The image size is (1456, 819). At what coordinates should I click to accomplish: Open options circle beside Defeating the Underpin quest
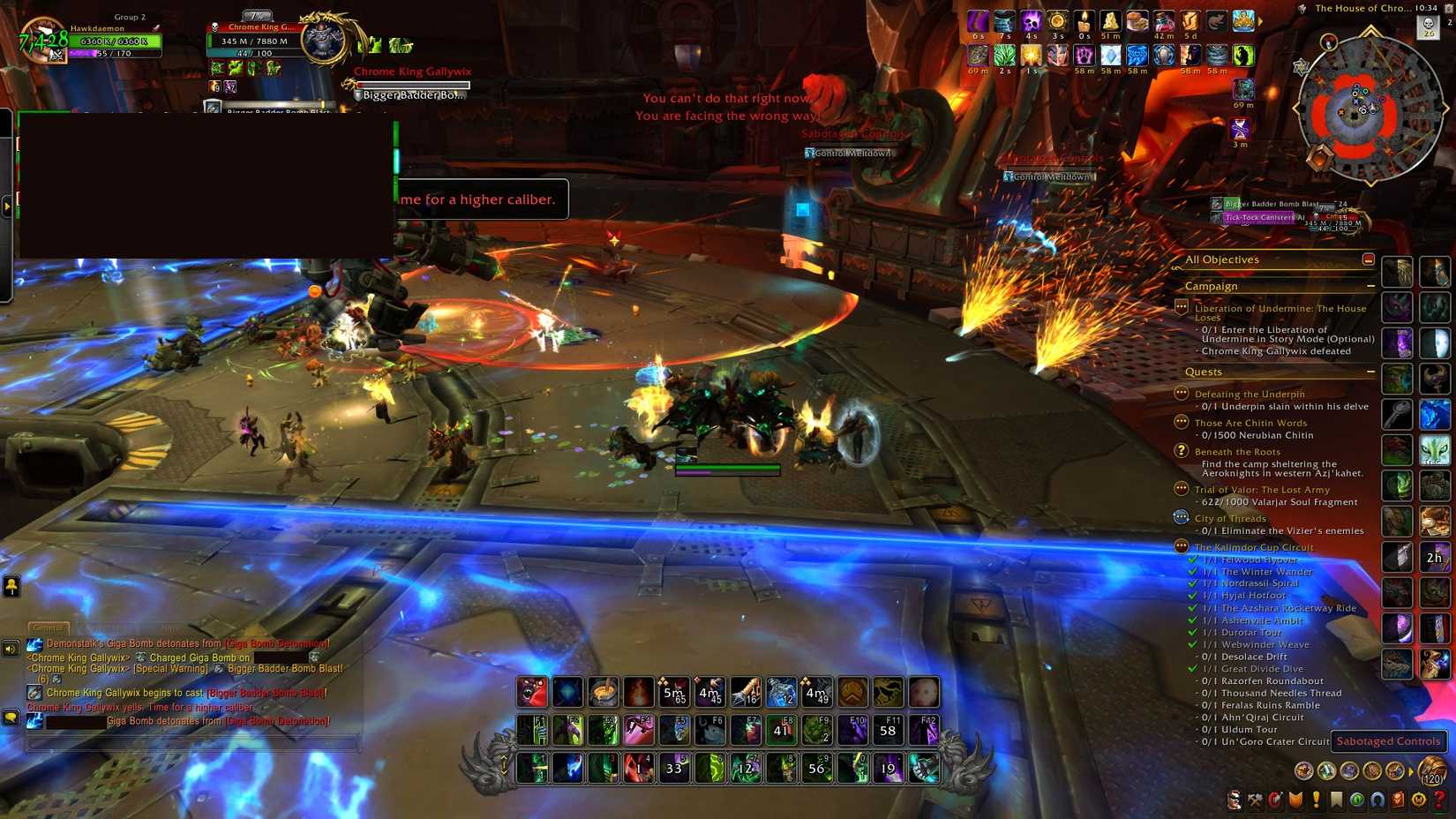(1180, 394)
